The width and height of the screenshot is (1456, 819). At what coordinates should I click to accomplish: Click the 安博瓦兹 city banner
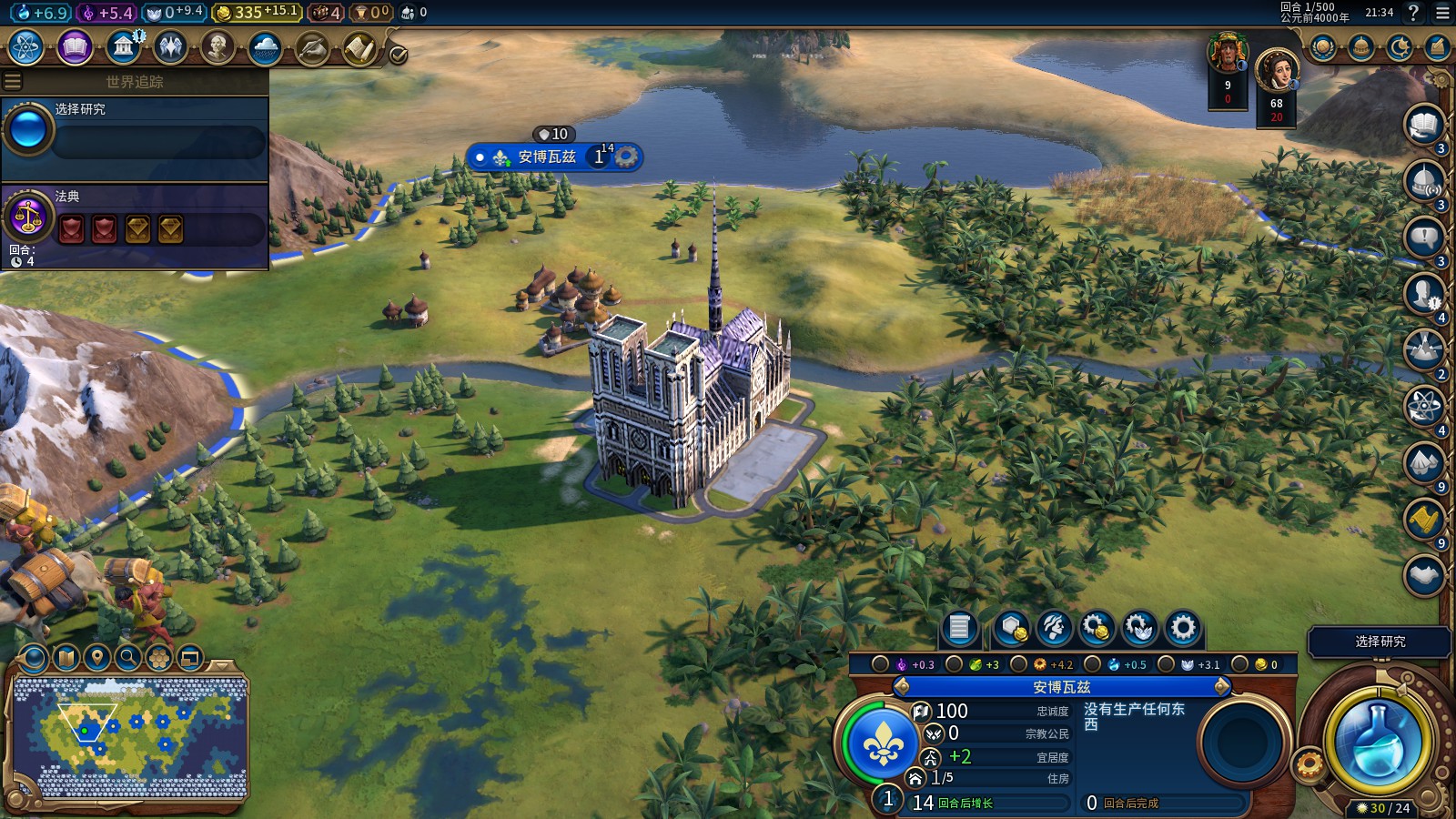547,157
